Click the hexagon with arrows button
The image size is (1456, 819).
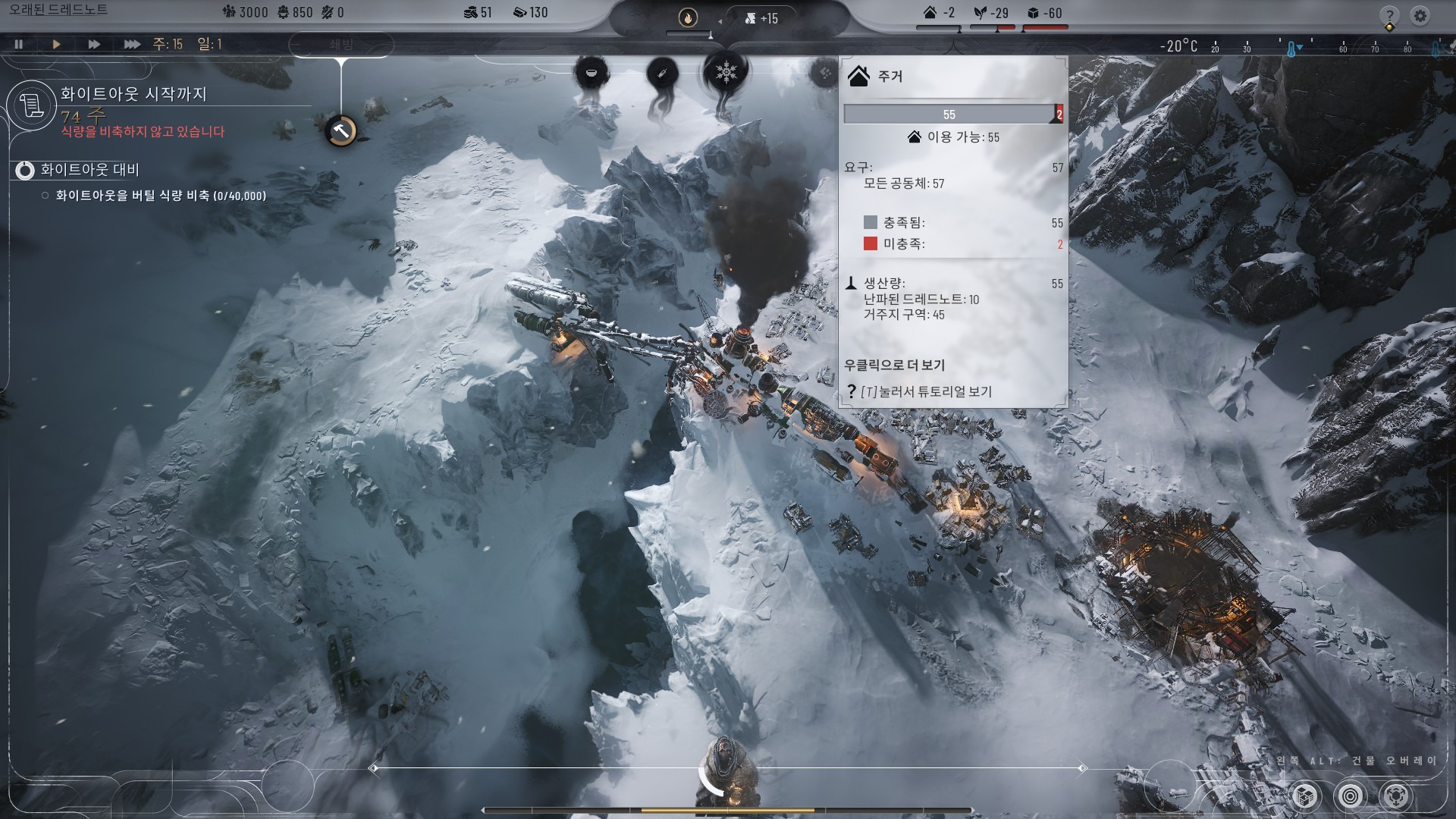click(x=1397, y=795)
